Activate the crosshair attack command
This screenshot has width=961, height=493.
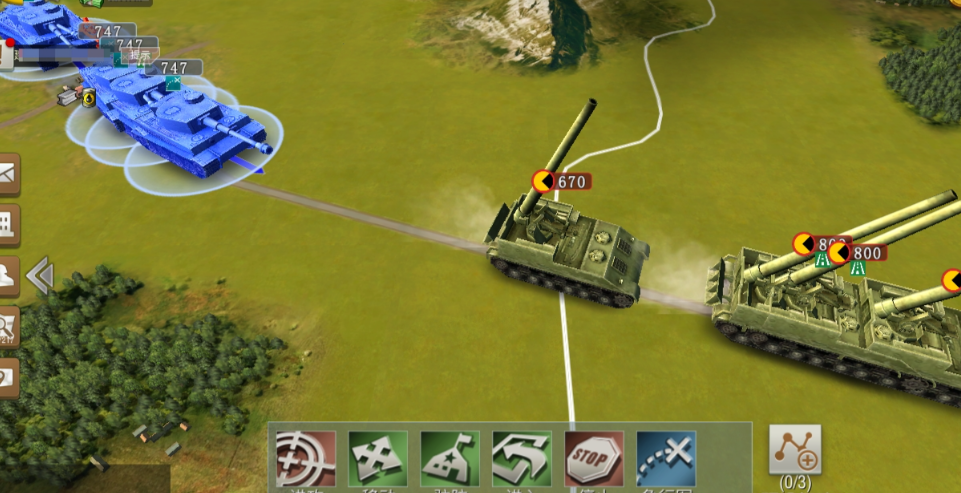[306, 459]
